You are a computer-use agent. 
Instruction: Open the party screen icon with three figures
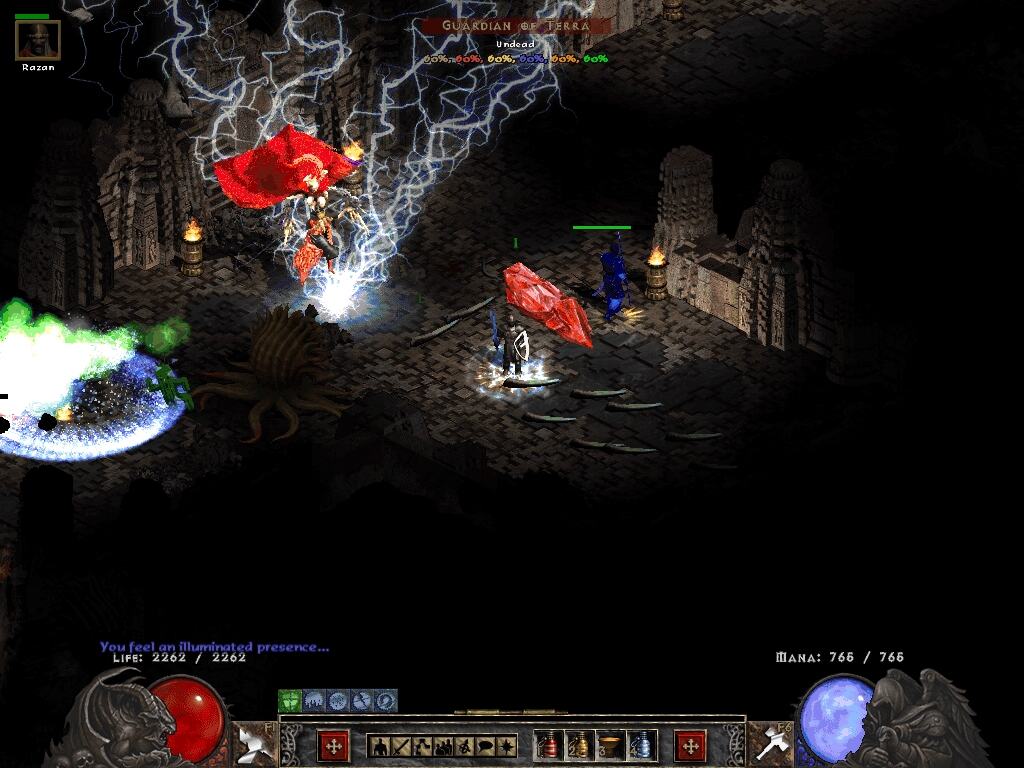tap(442, 746)
